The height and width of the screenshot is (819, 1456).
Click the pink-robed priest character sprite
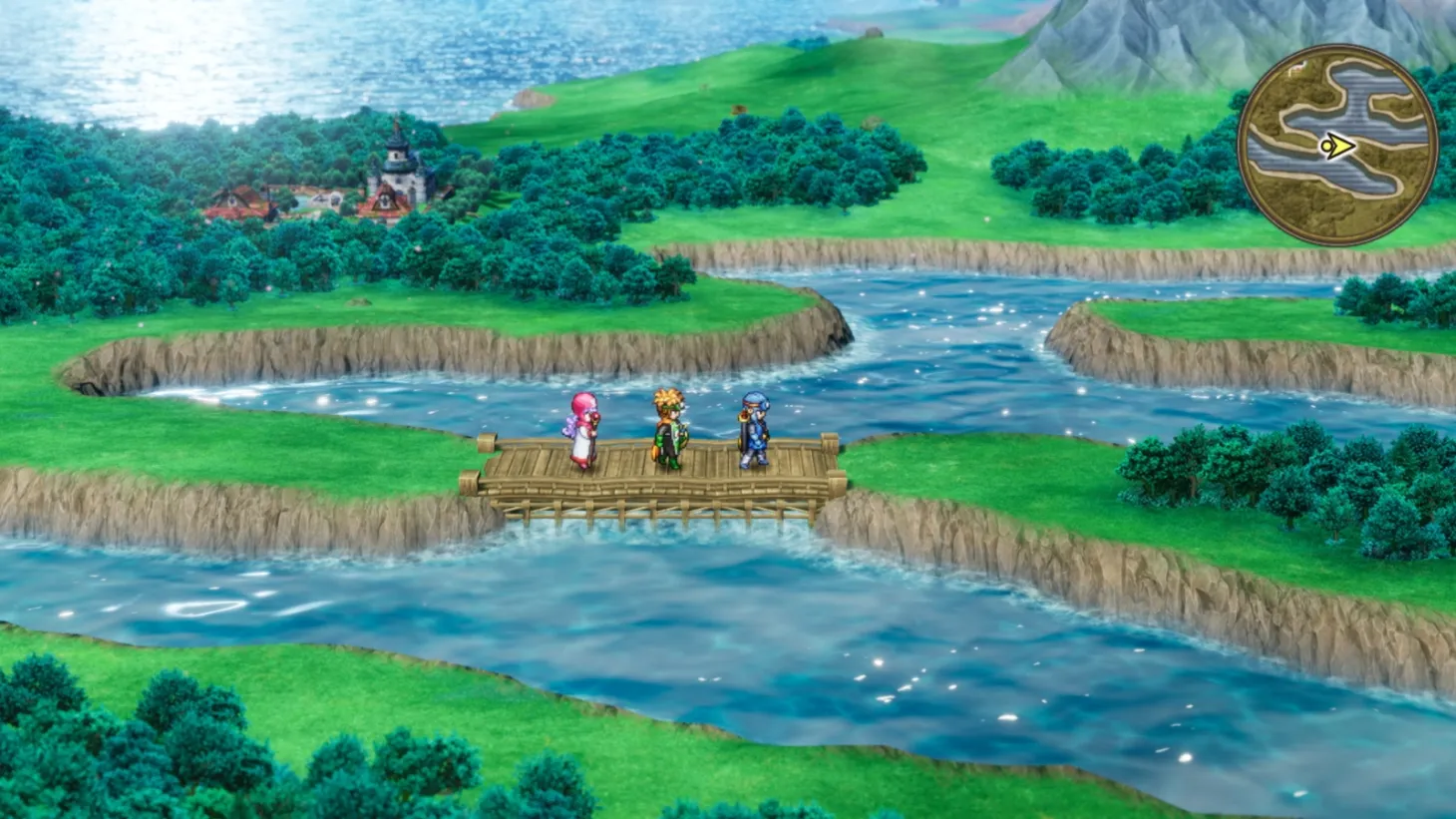pyautogui.click(x=583, y=429)
